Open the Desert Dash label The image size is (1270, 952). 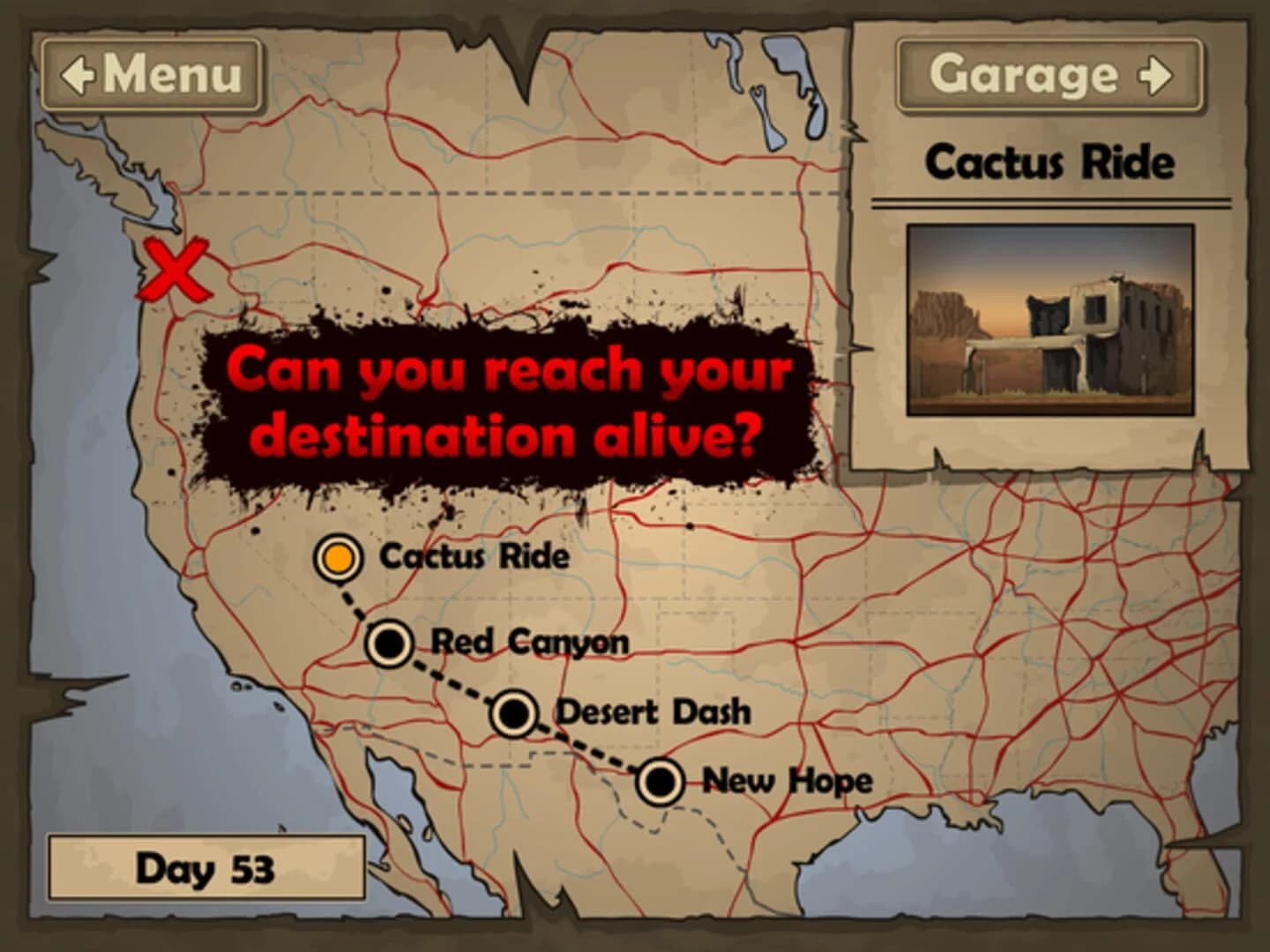tap(655, 709)
